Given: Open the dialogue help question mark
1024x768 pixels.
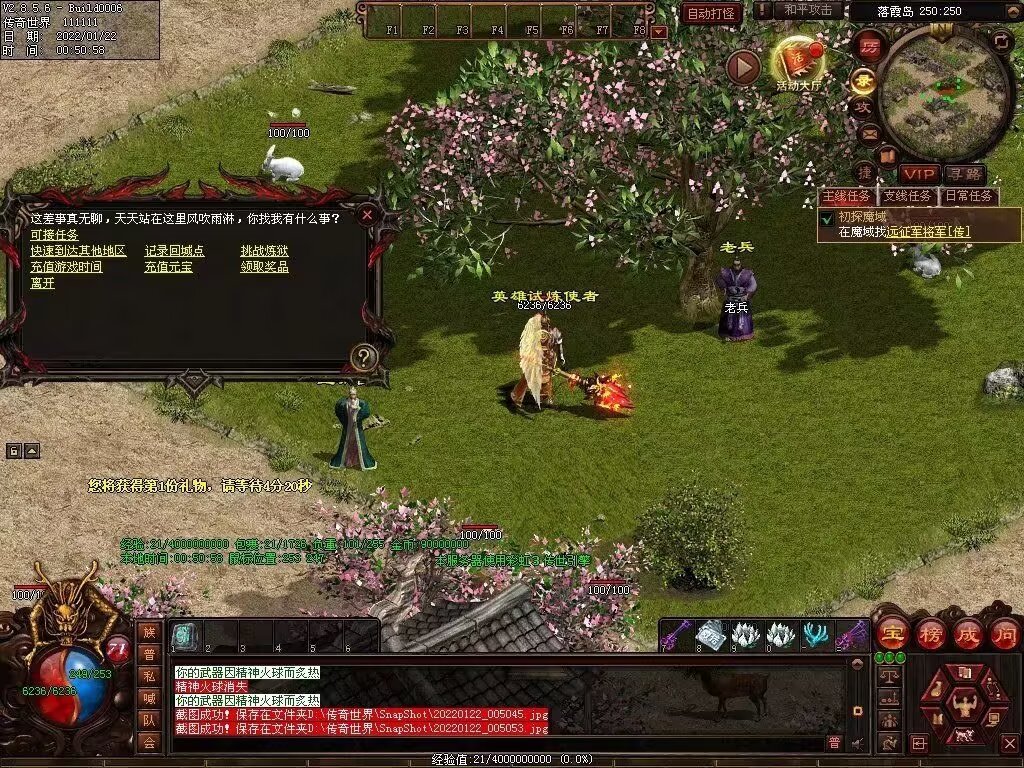Looking at the screenshot, I should (364, 355).
